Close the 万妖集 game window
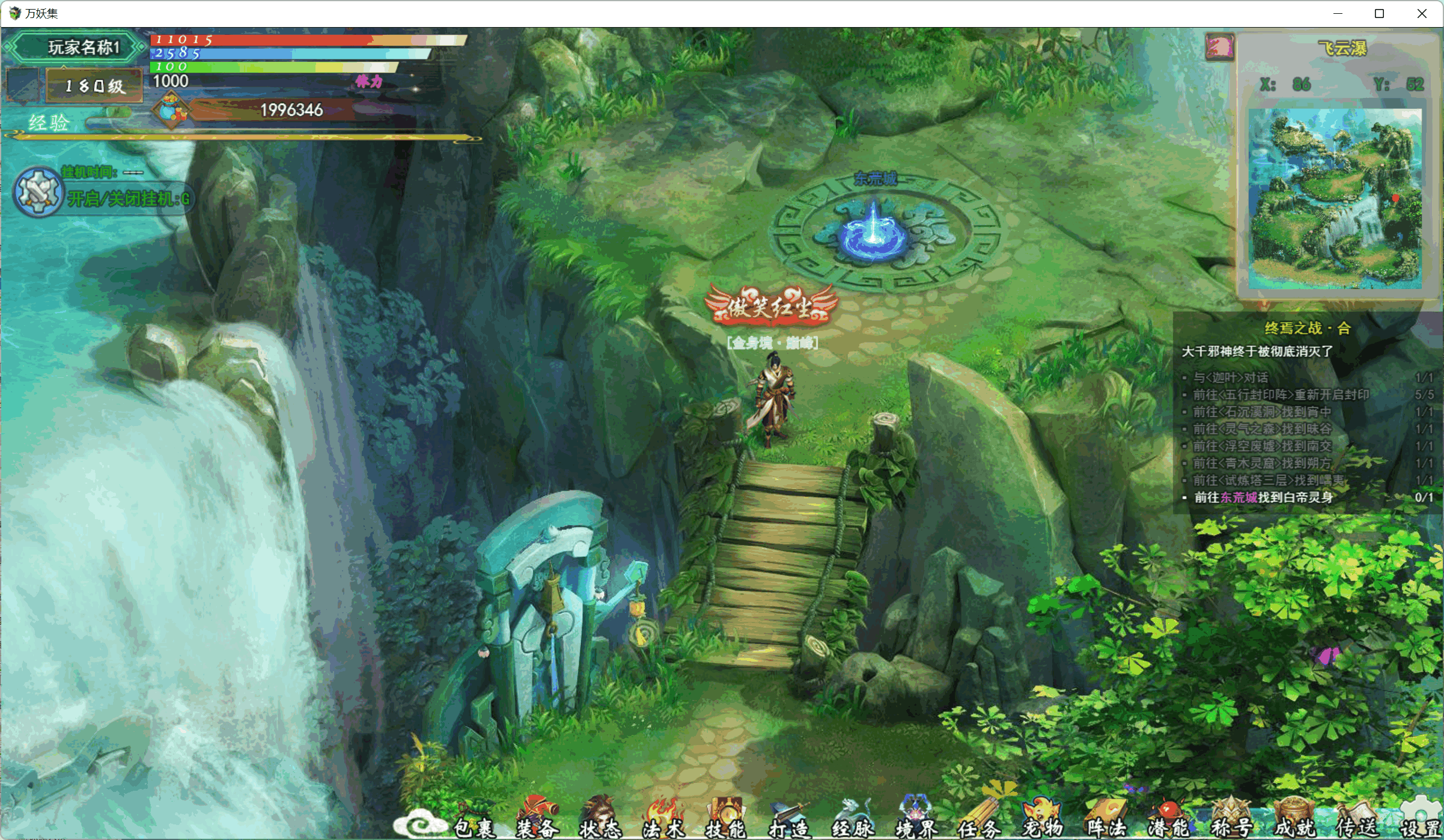Screen dimensions: 1444x840 1422,13
